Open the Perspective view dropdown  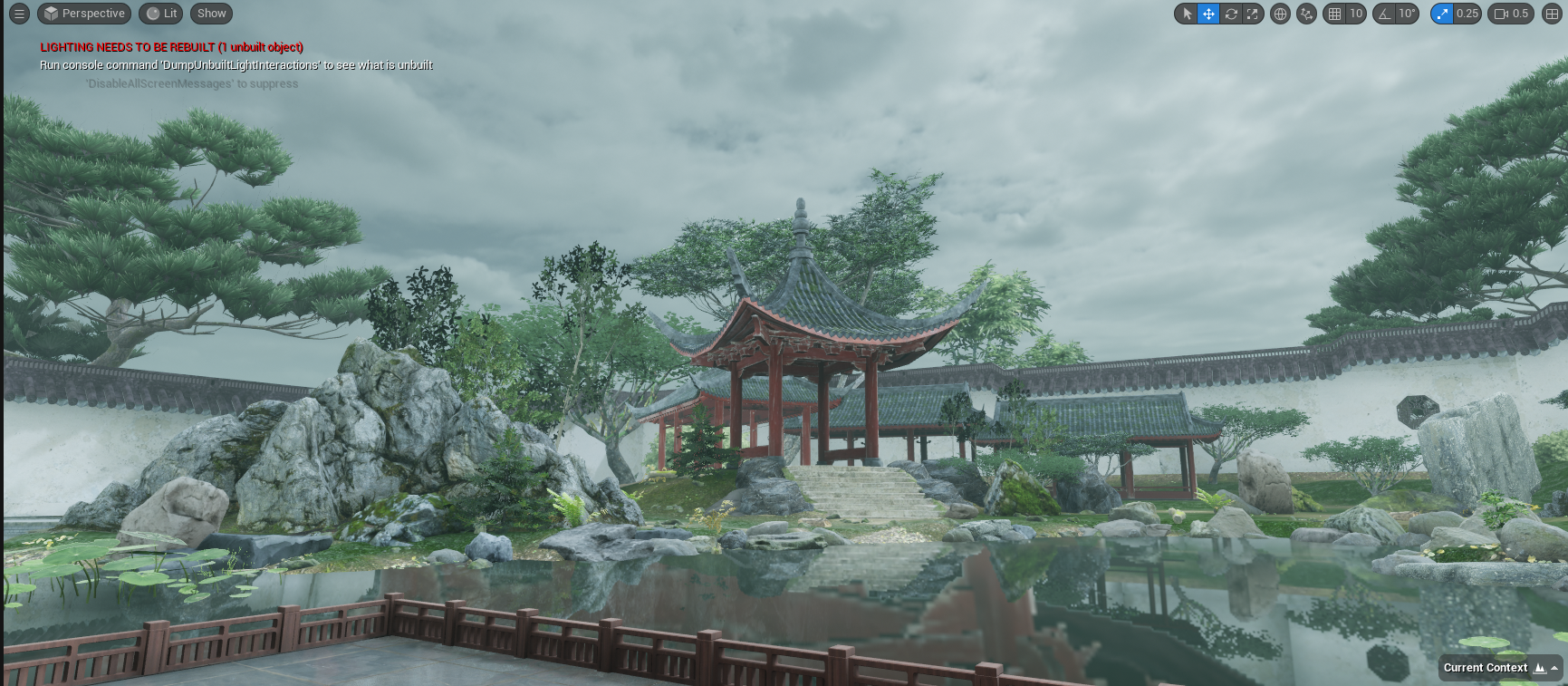pyautogui.click(x=84, y=14)
